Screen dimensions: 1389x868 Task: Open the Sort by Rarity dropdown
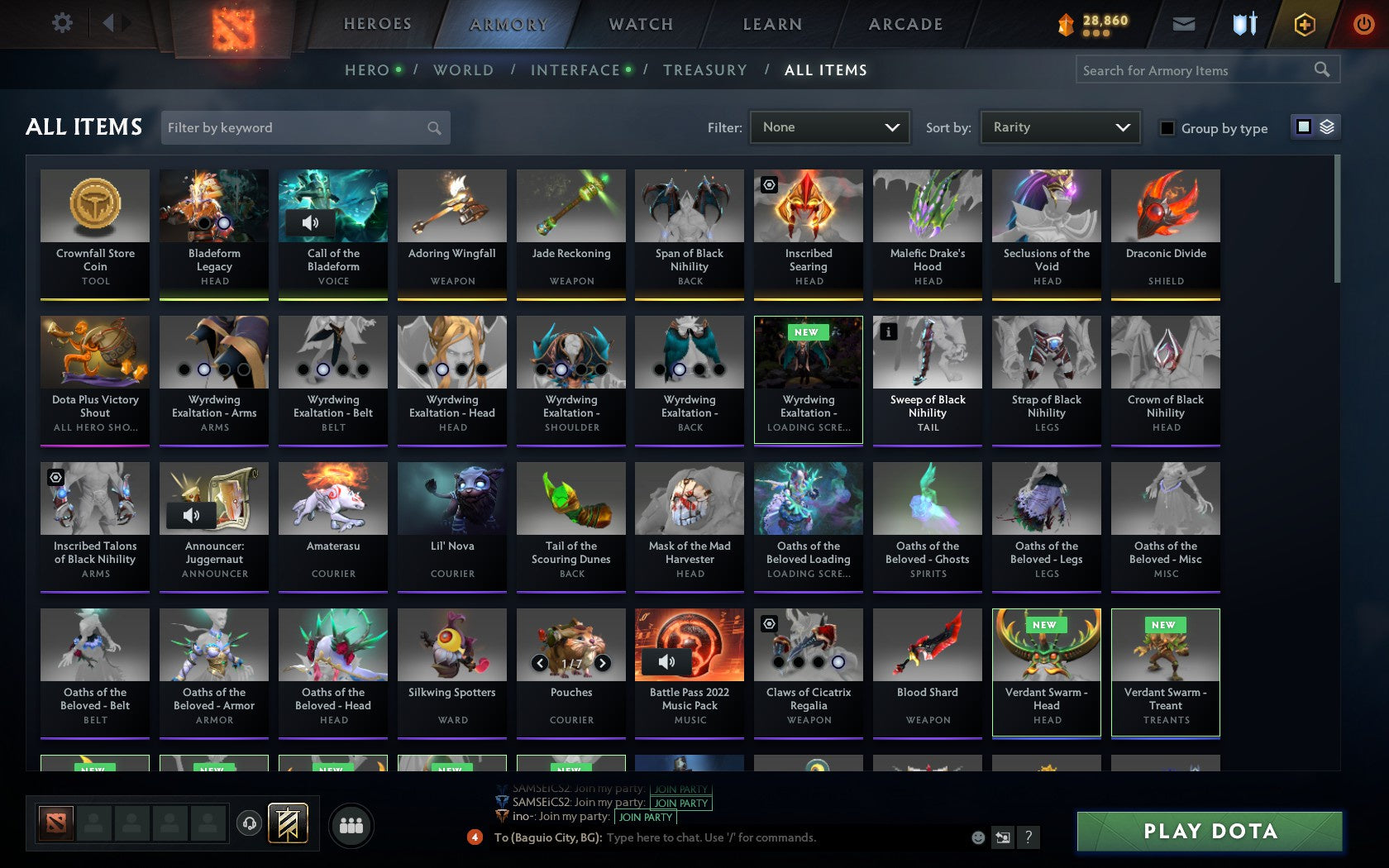[x=1059, y=127]
